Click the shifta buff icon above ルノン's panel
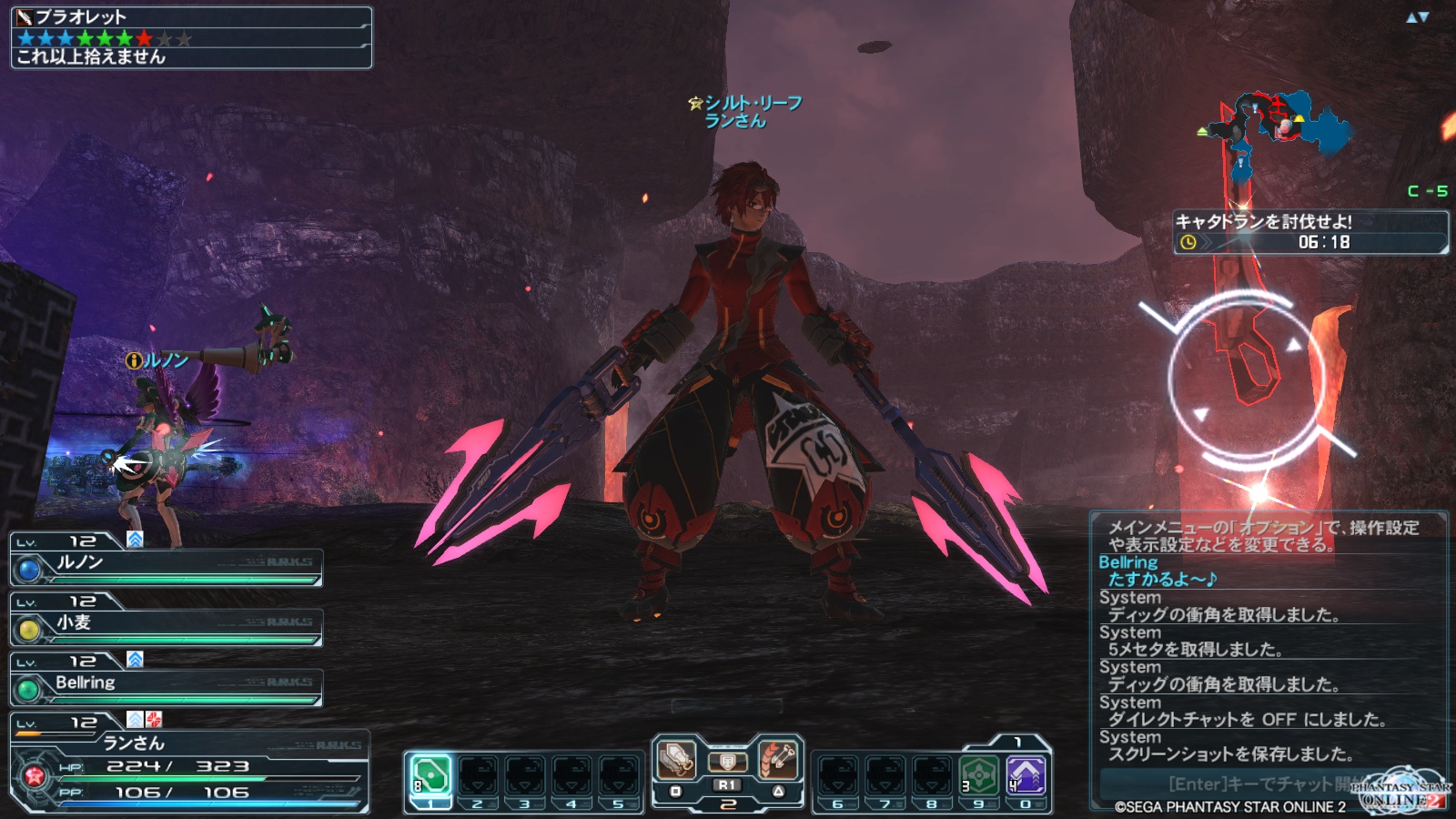 [135, 539]
